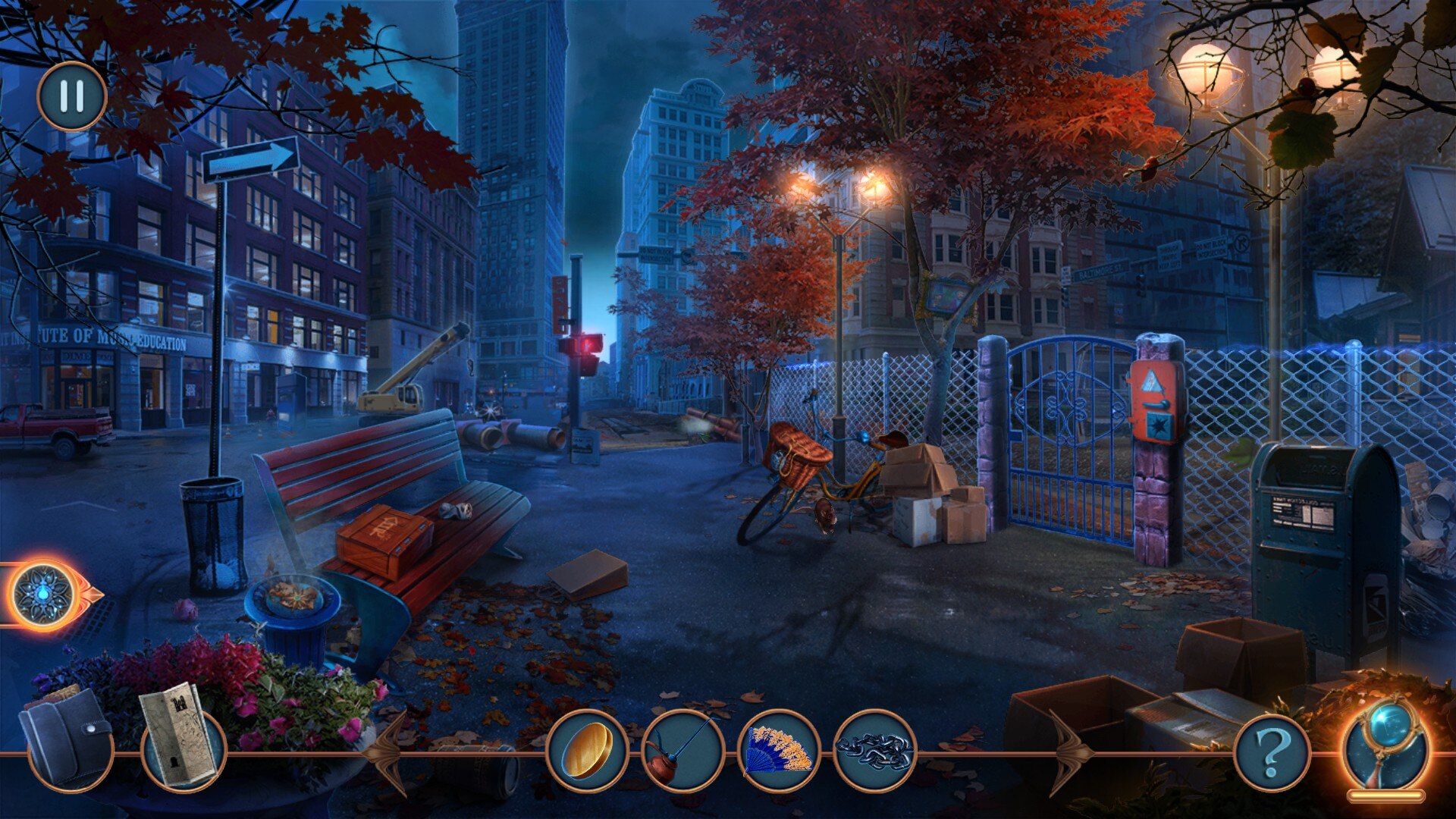Pause the game with the pause button
This screenshot has height=819, width=1456.
coord(72,96)
